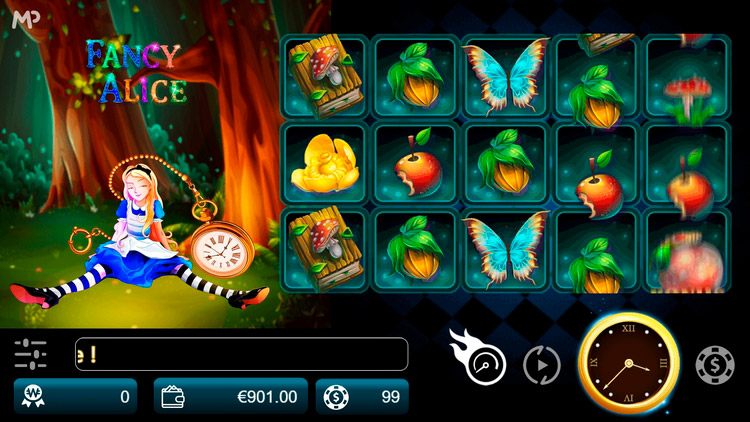Open the settings sliders menu
Screen dimensions: 750x422
click(x=31, y=354)
